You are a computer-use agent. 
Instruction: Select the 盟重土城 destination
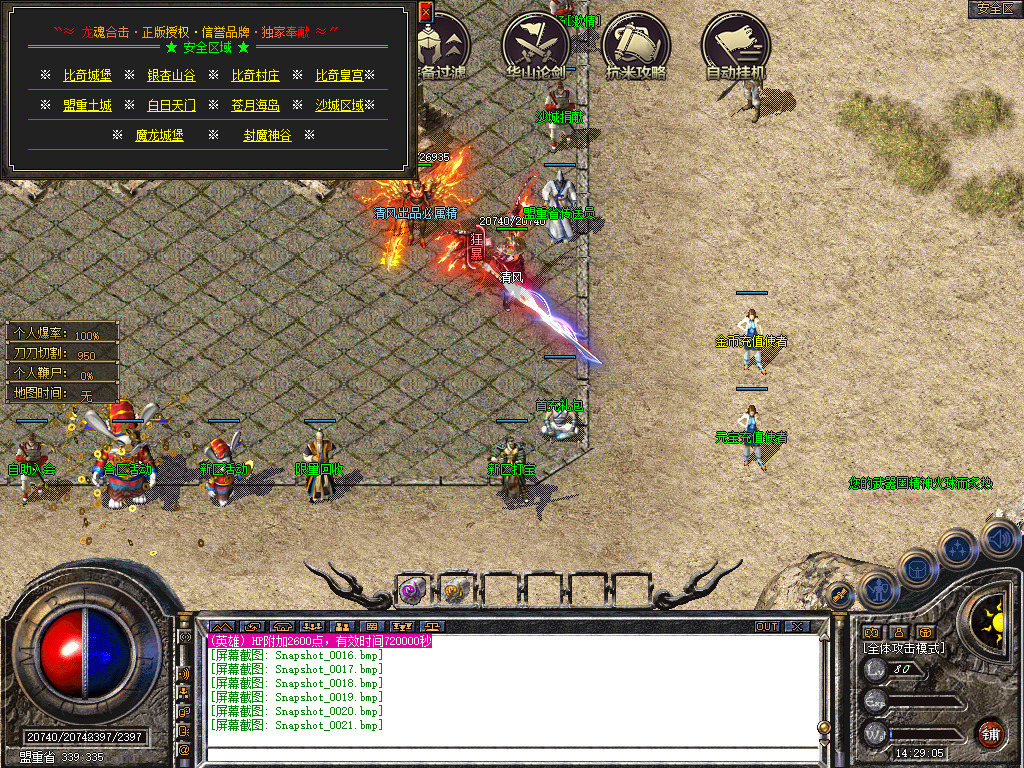[87, 105]
